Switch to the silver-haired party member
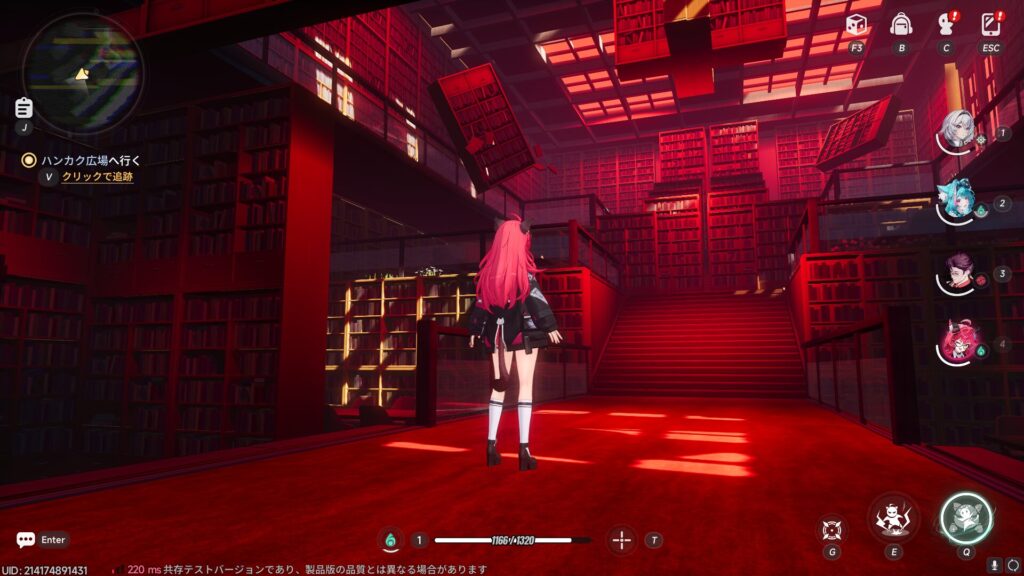Viewport: 1024px width, 576px height. [957, 131]
